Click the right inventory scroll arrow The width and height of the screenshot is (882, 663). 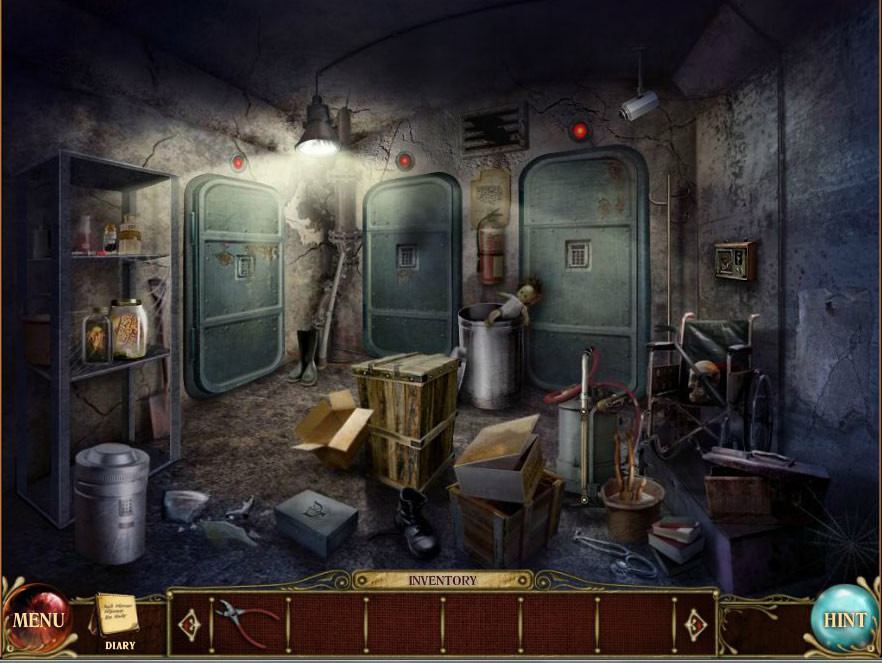tap(695, 625)
